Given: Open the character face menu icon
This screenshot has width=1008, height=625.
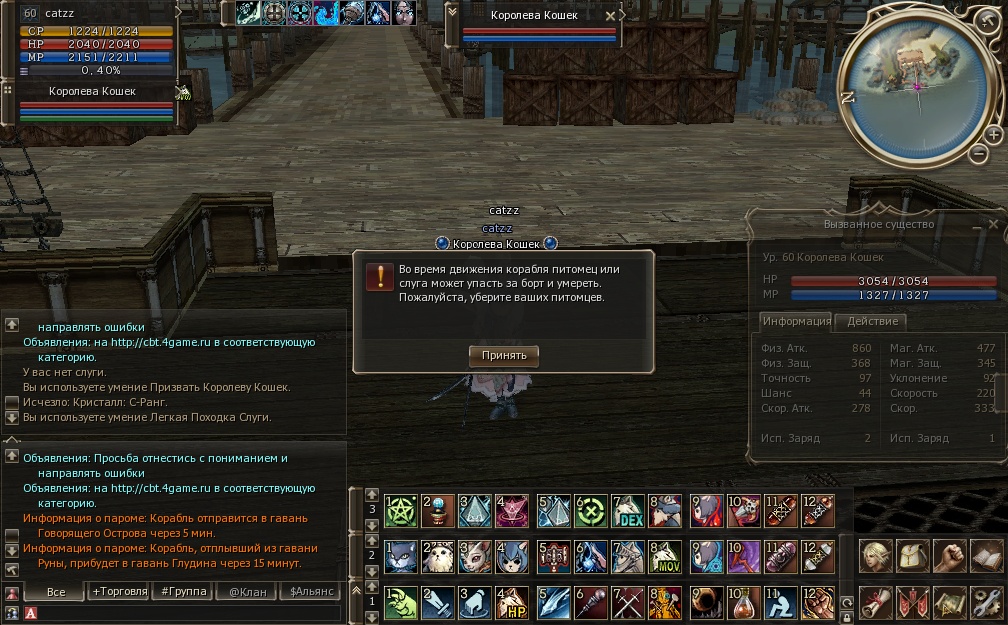Looking at the screenshot, I should (874, 557).
